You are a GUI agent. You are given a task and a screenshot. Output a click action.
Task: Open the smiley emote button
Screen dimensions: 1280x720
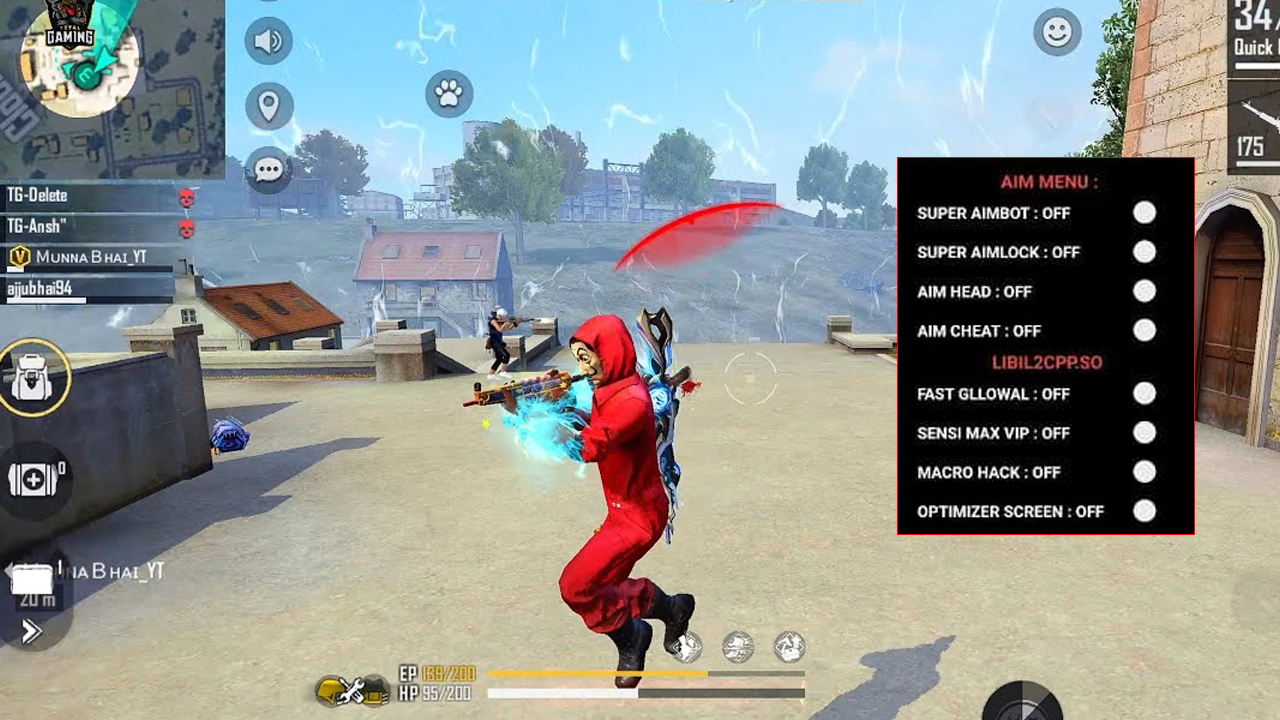(x=1057, y=32)
